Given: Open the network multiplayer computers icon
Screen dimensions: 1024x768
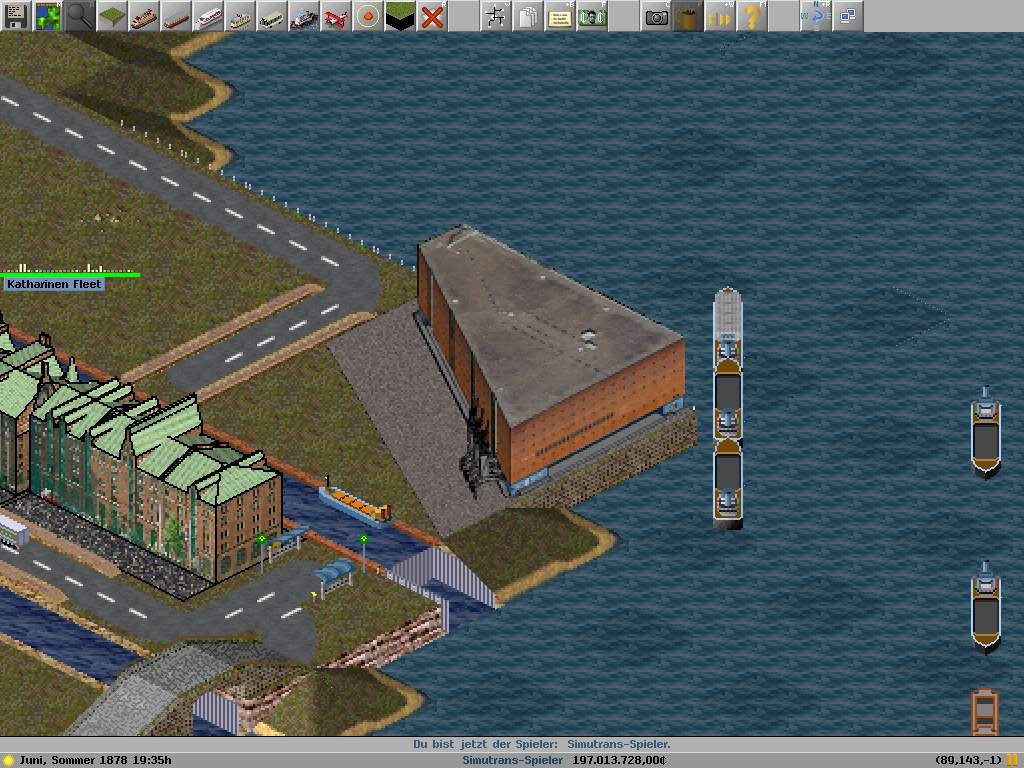Looking at the screenshot, I should point(848,16).
